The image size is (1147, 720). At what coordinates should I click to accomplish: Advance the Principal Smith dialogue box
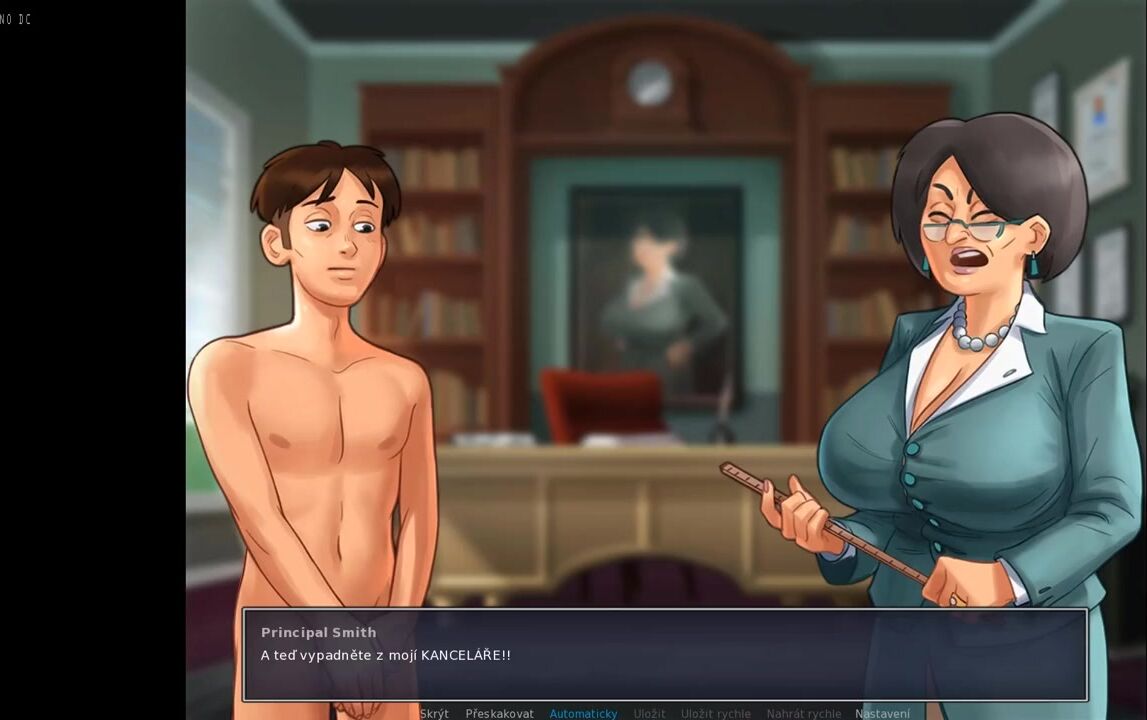click(x=664, y=655)
